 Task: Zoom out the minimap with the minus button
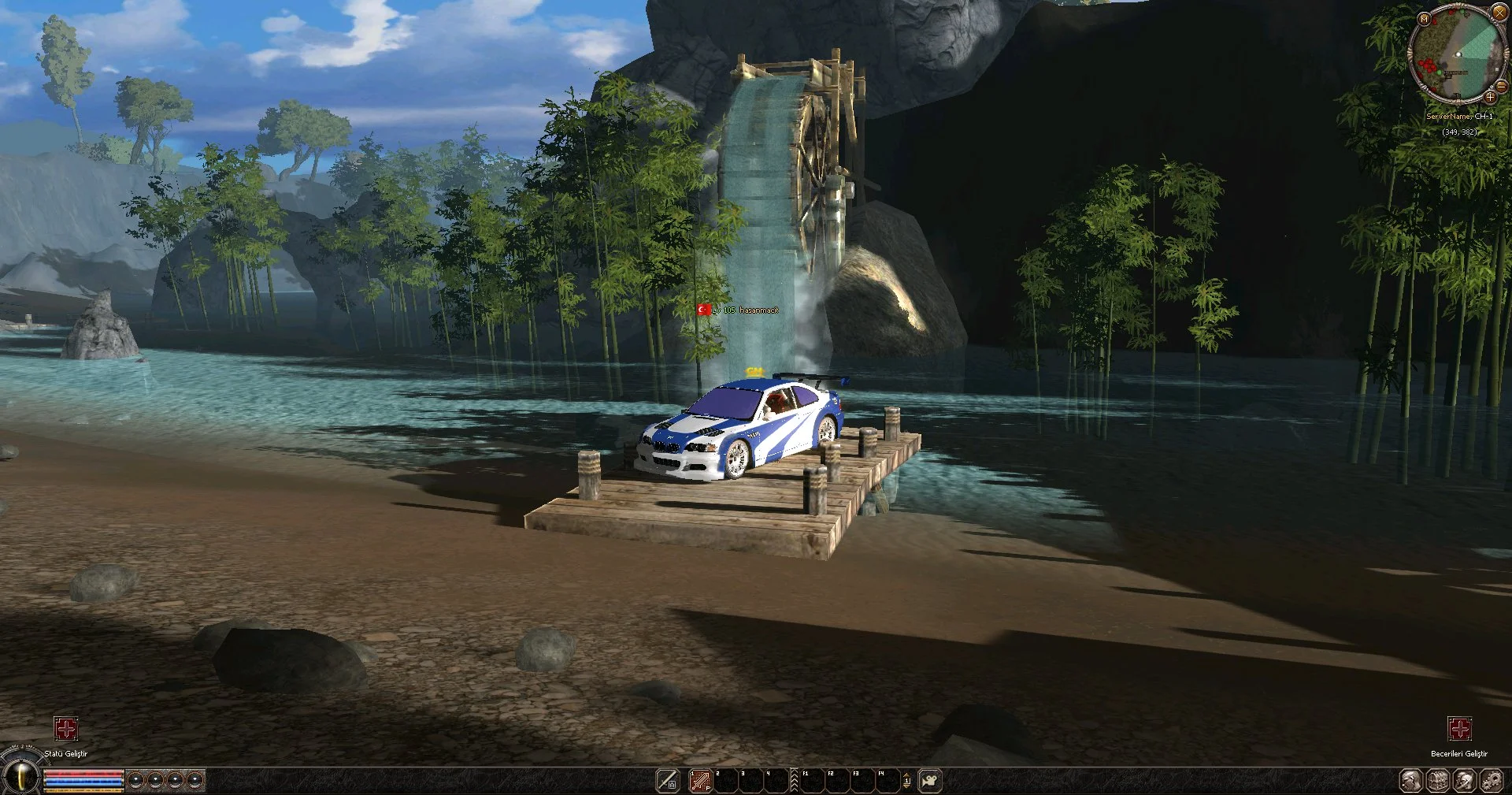click(1501, 86)
